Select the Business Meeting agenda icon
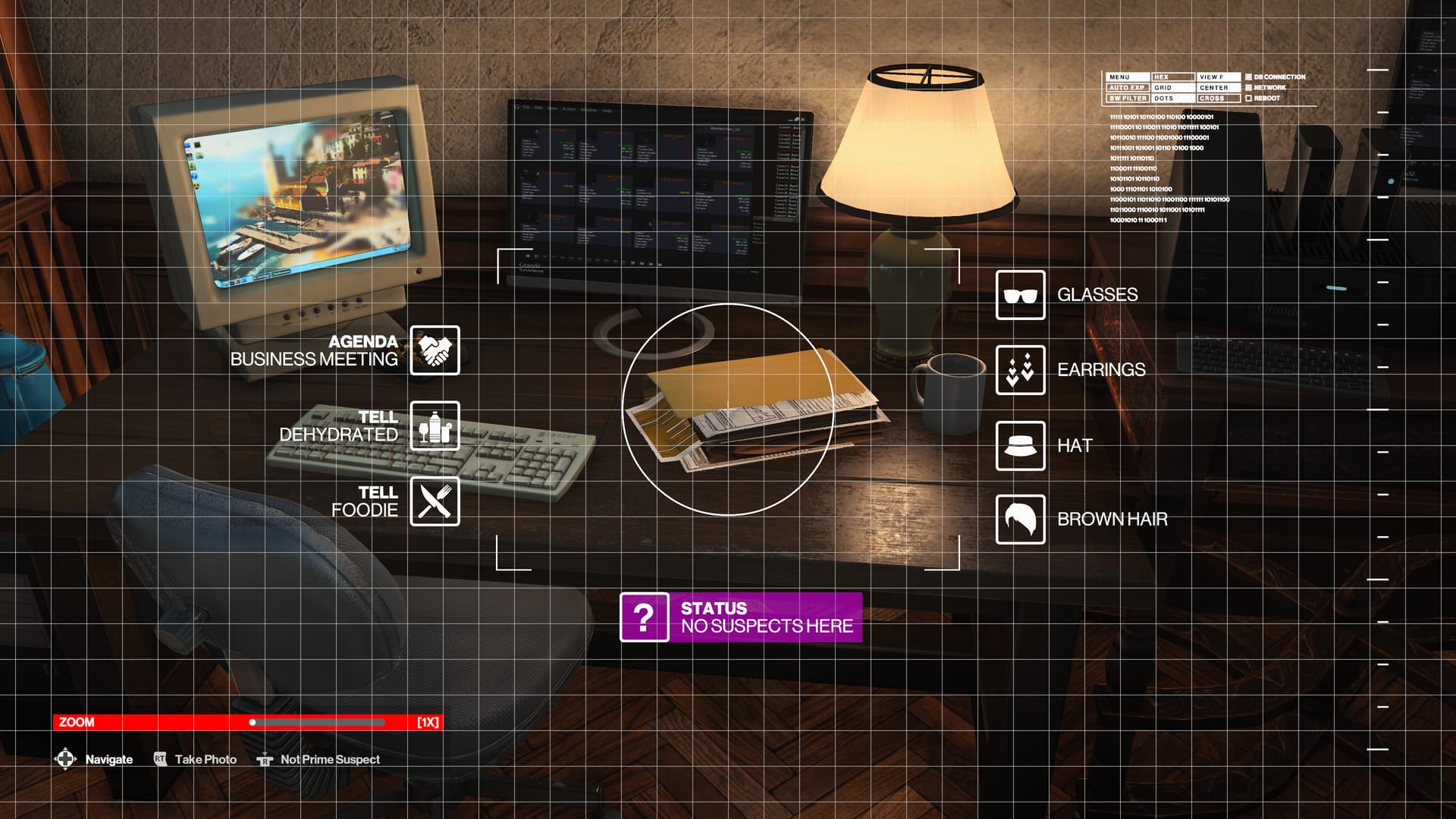Viewport: 1456px width, 819px height. tap(435, 350)
